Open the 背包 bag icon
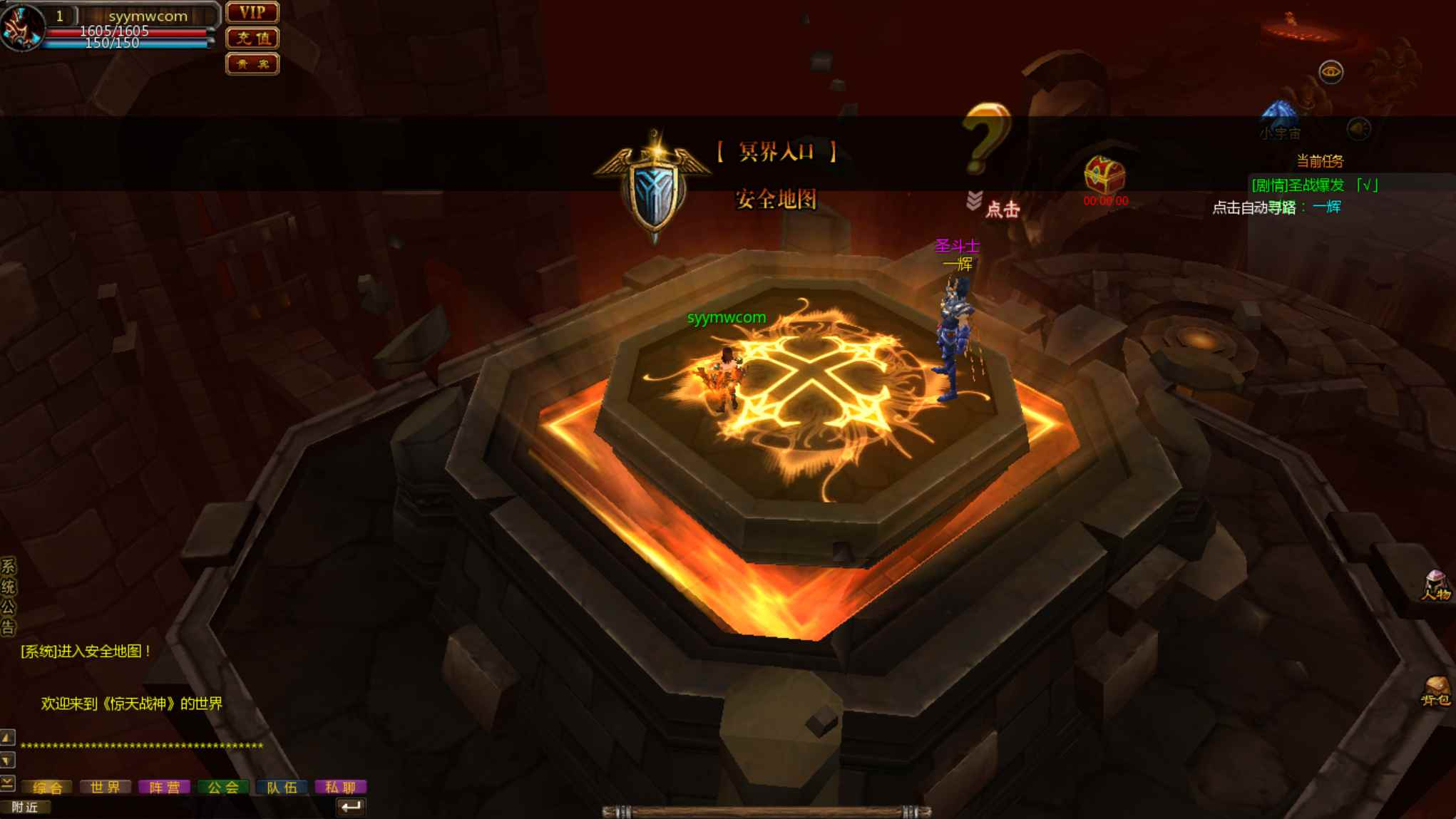1456x819 pixels. [x=1435, y=691]
